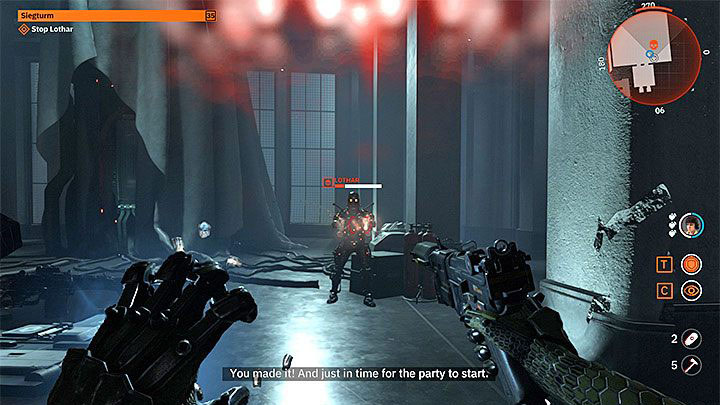Activate the orange circular pep ability icon

click(x=689, y=264)
